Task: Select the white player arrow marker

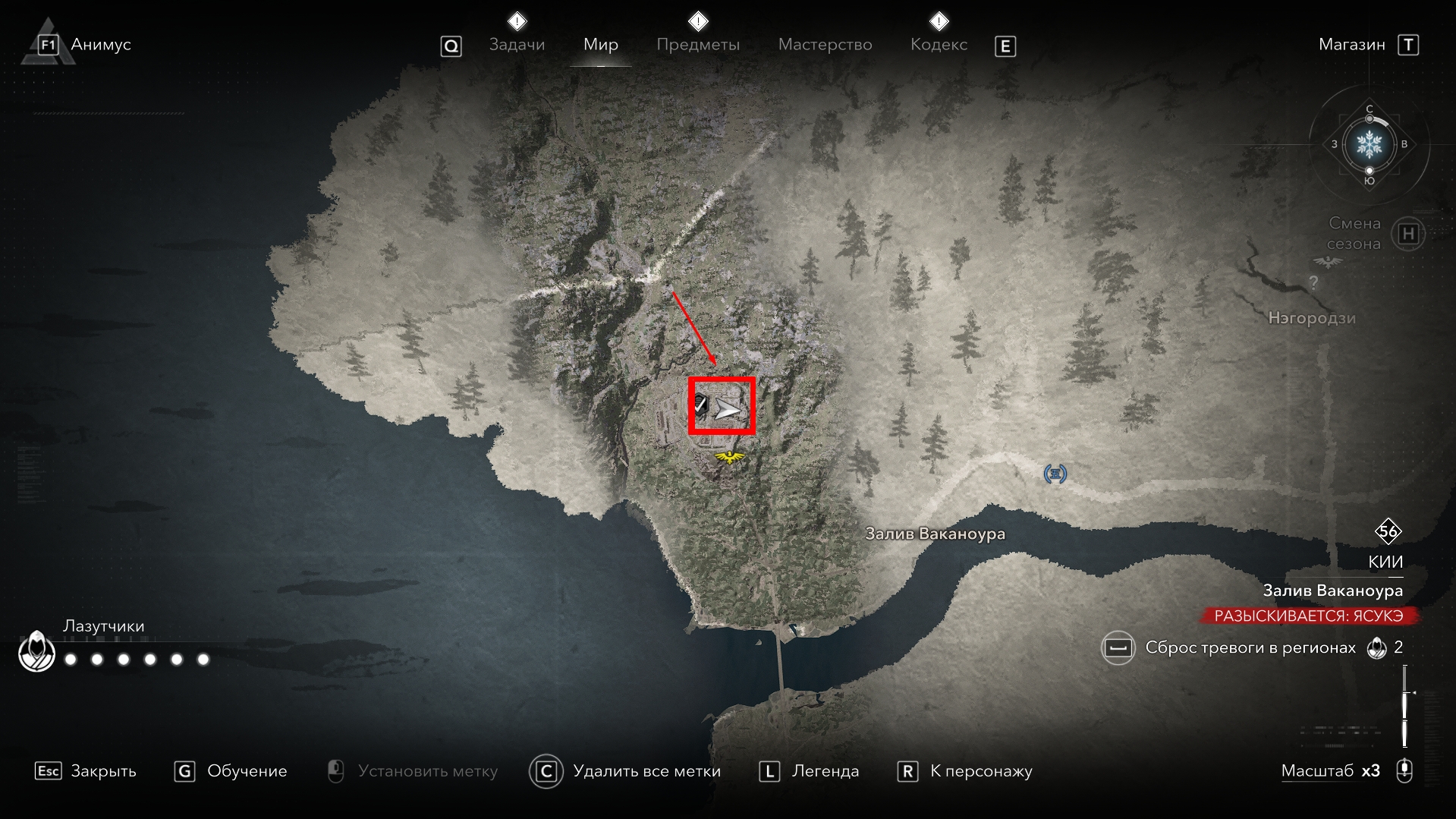Action: tap(728, 411)
